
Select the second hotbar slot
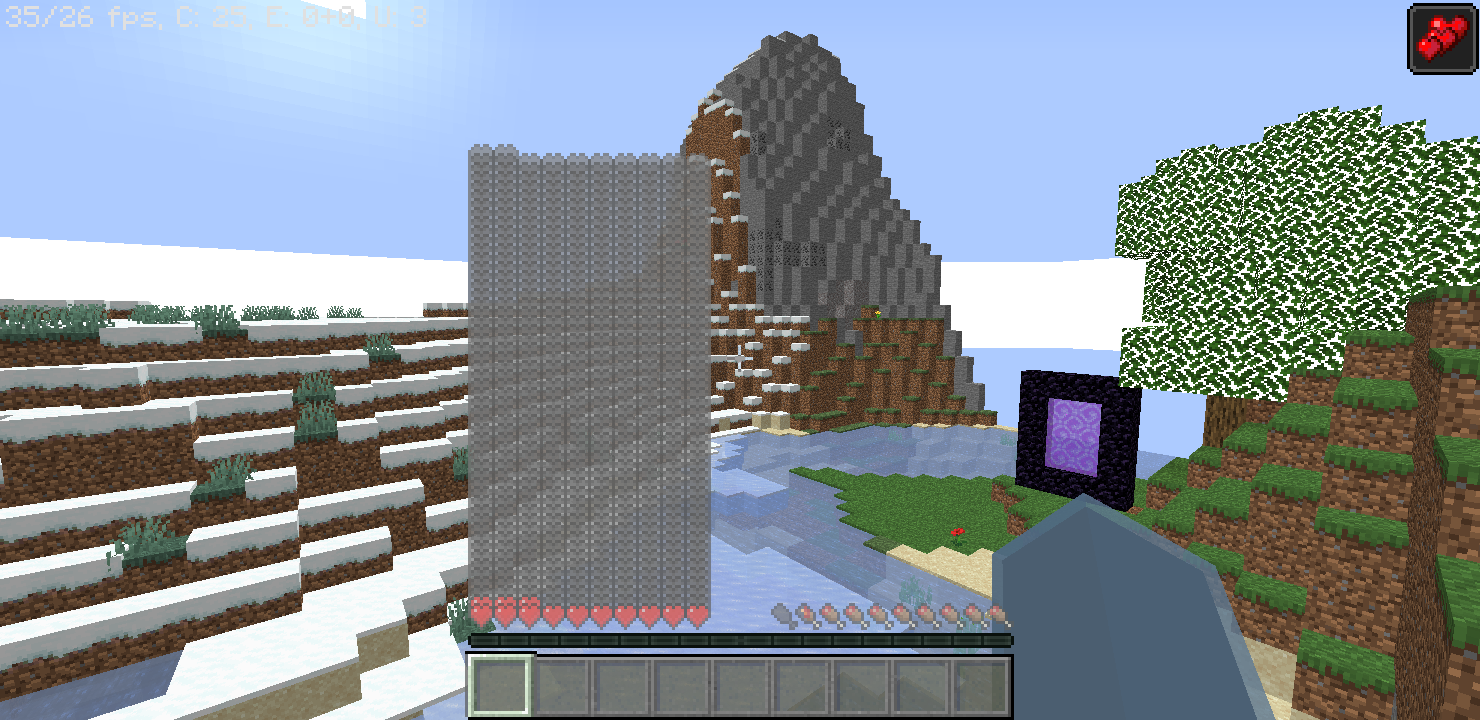560,684
